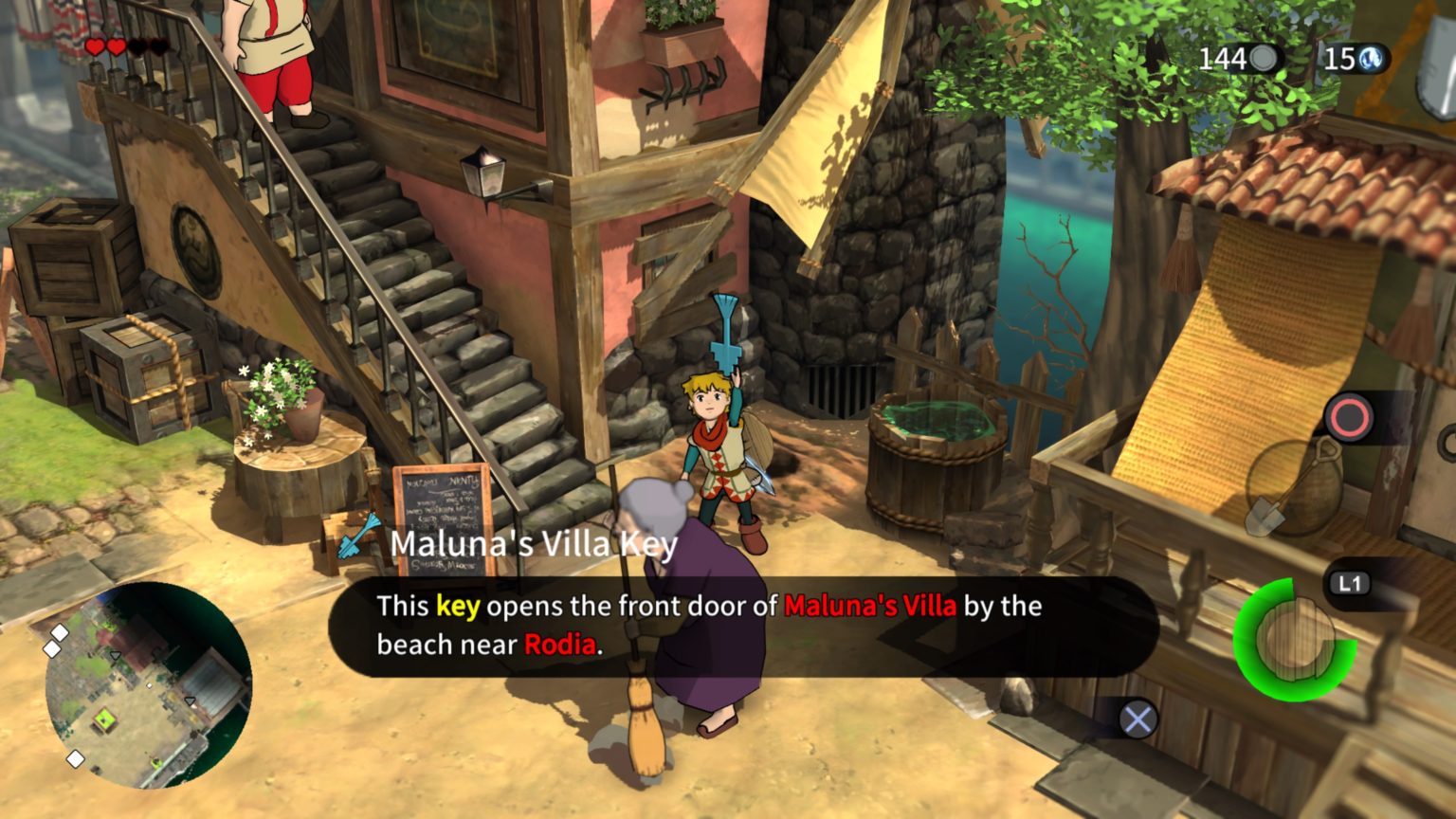The height and width of the screenshot is (819, 1456).
Task: Click the first full red heart icon
Action: tap(95, 47)
